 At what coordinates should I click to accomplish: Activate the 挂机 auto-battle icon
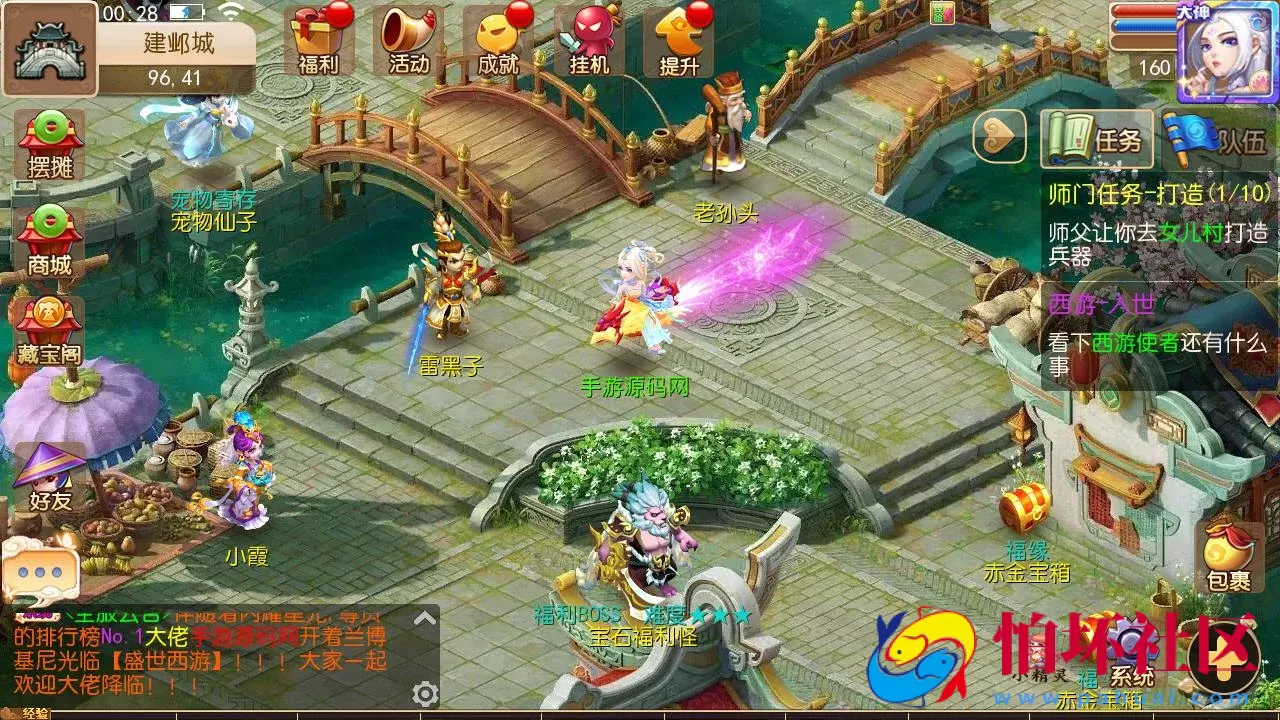(x=587, y=40)
